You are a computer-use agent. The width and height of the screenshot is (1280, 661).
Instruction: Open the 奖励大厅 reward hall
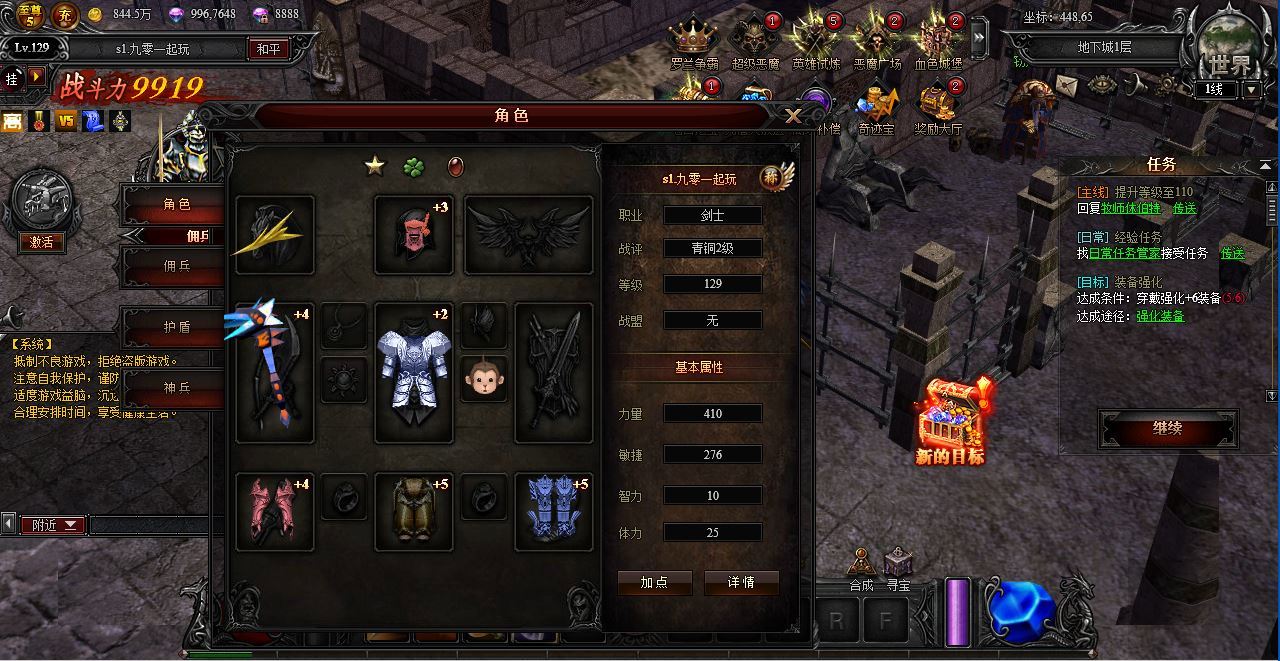click(938, 104)
